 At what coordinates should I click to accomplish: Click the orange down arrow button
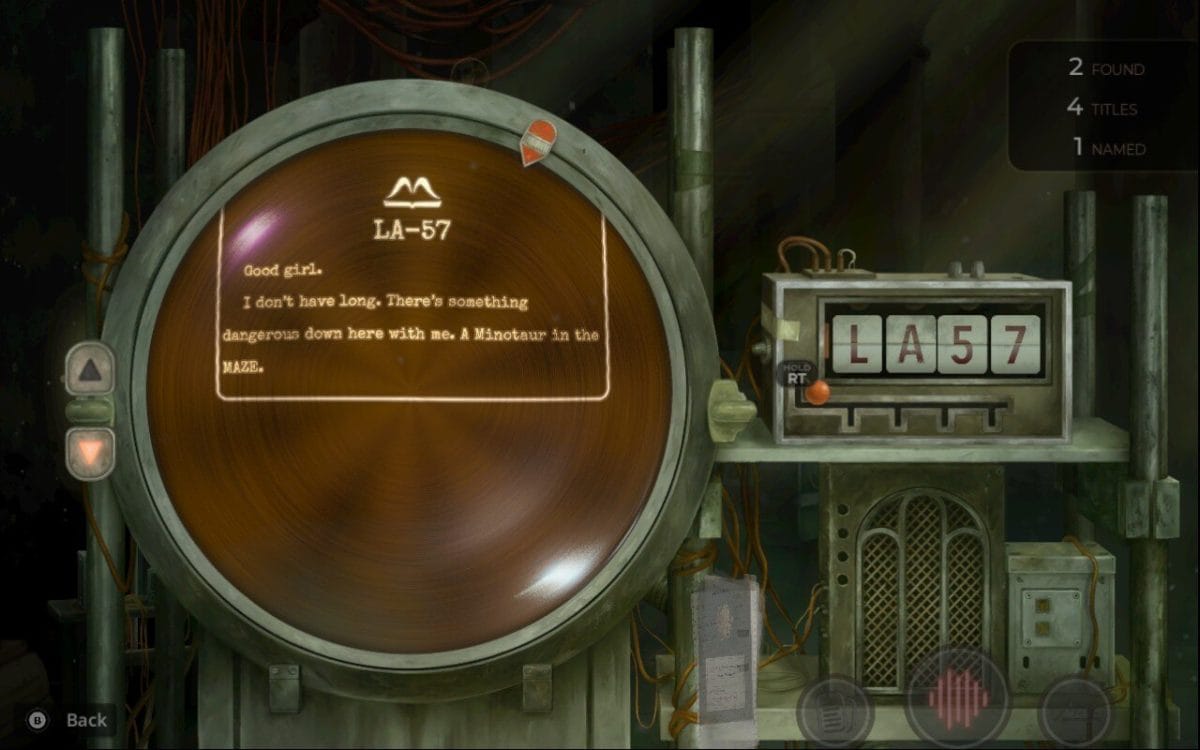[x=90, y=453]
